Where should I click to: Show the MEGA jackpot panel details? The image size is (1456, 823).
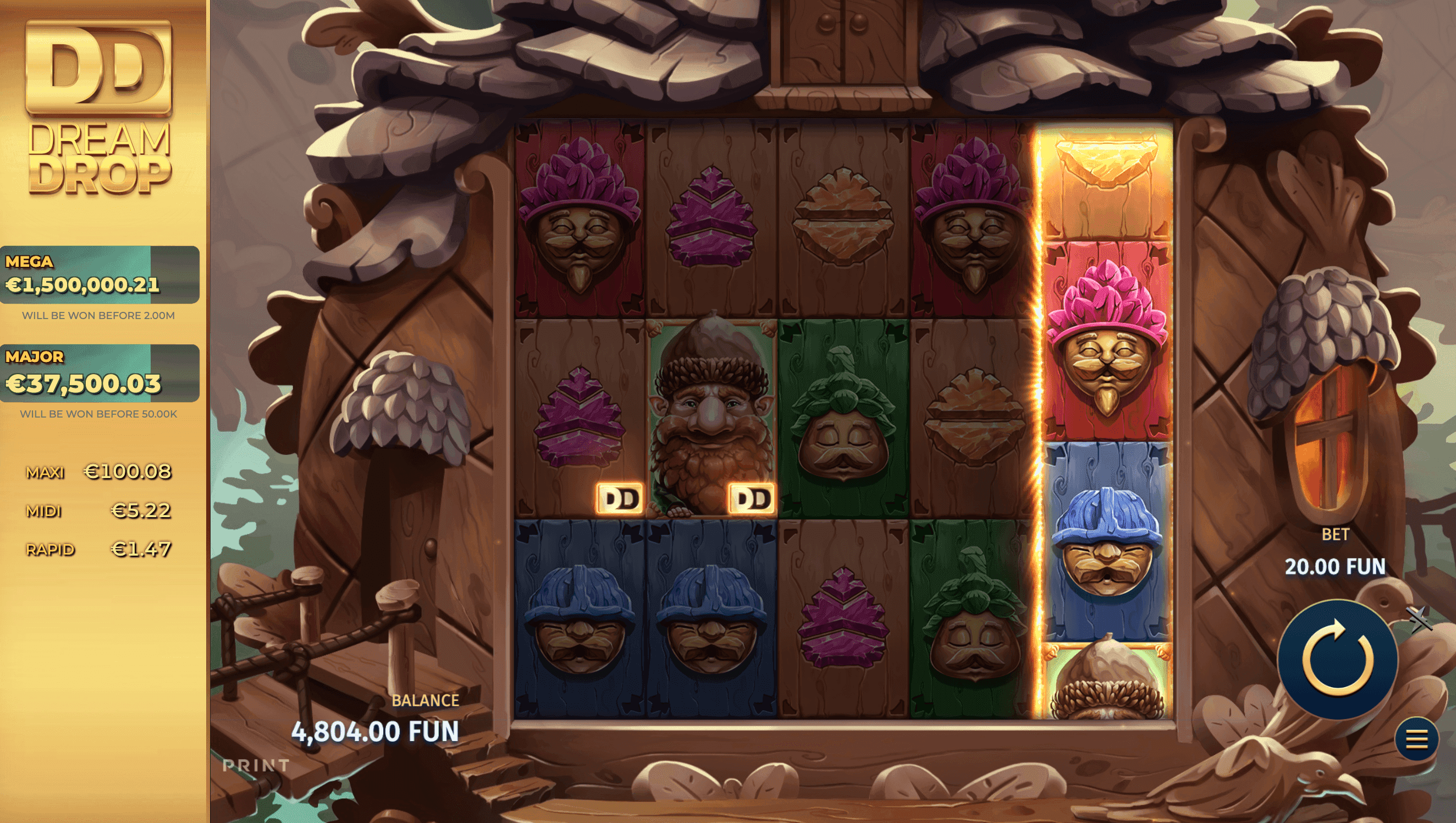pyautogui.click(x=100, y=275)
